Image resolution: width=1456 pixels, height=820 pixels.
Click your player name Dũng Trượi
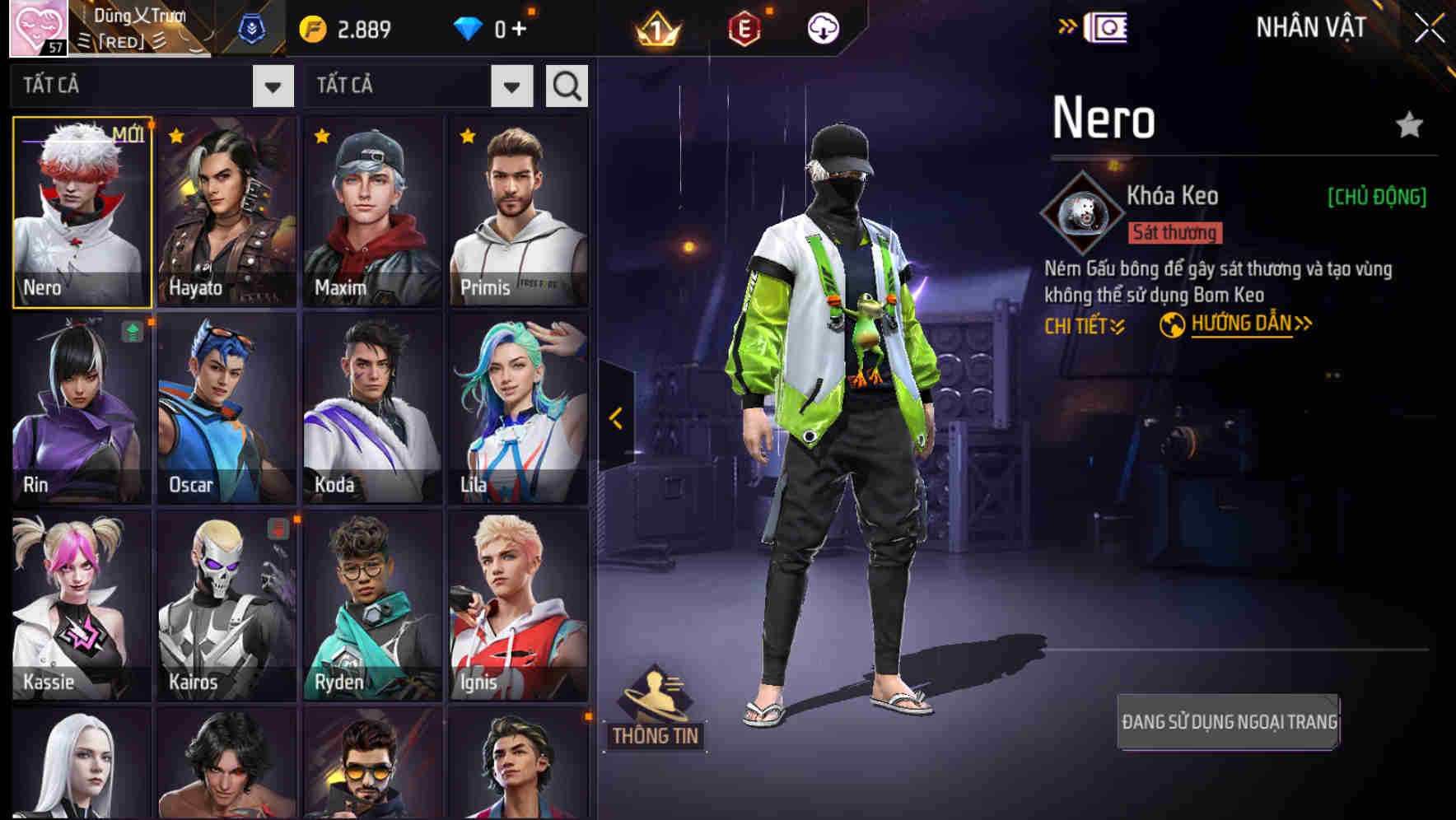pyautogui.click(x=140, y=14)
